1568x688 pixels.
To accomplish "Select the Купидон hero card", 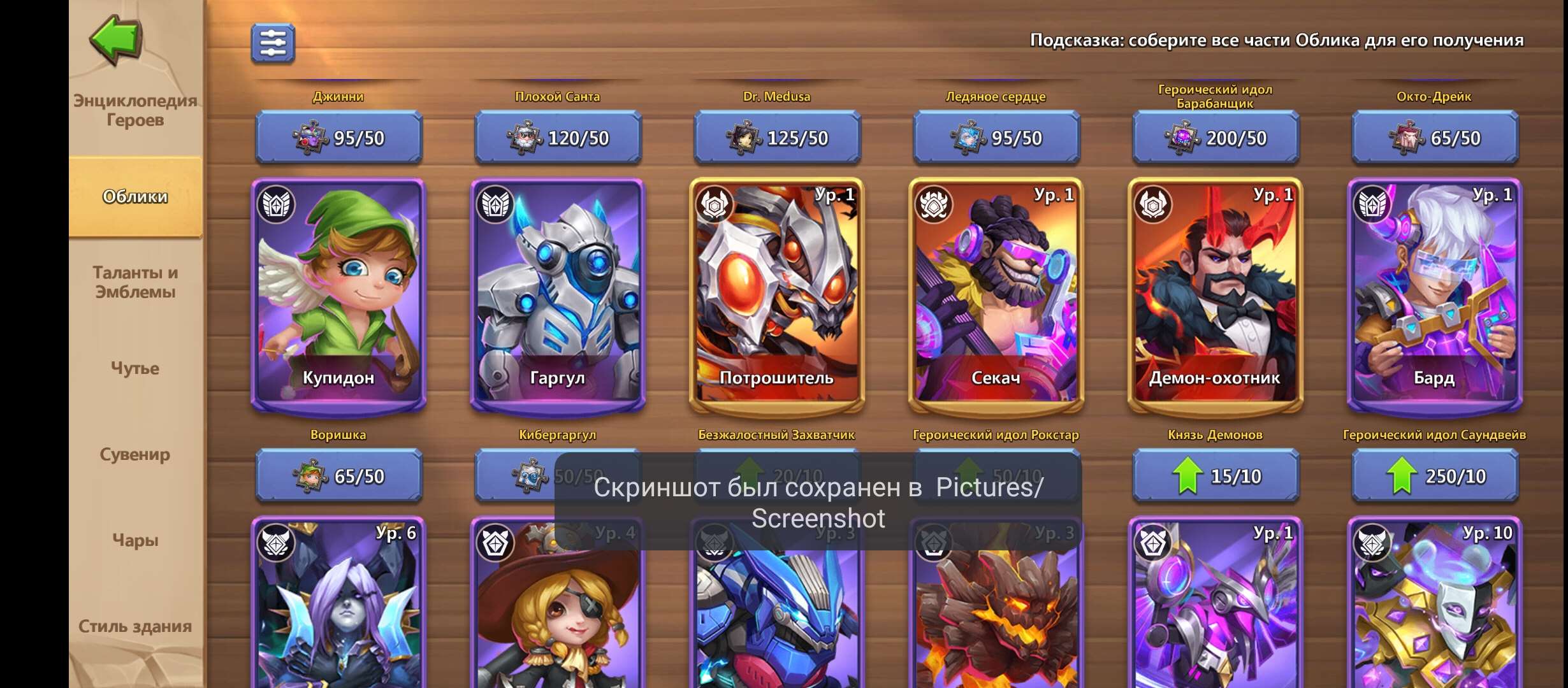I will 338,294.
